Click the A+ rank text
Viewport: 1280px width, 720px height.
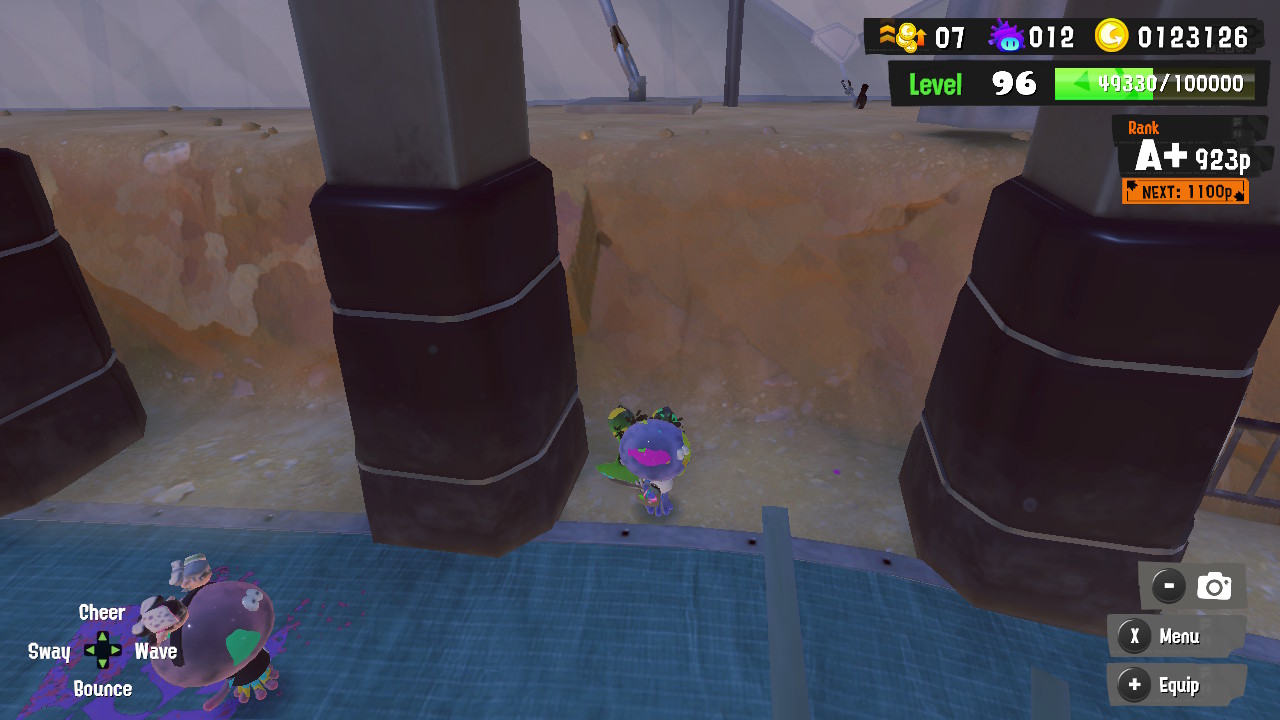click(1160, 157)
